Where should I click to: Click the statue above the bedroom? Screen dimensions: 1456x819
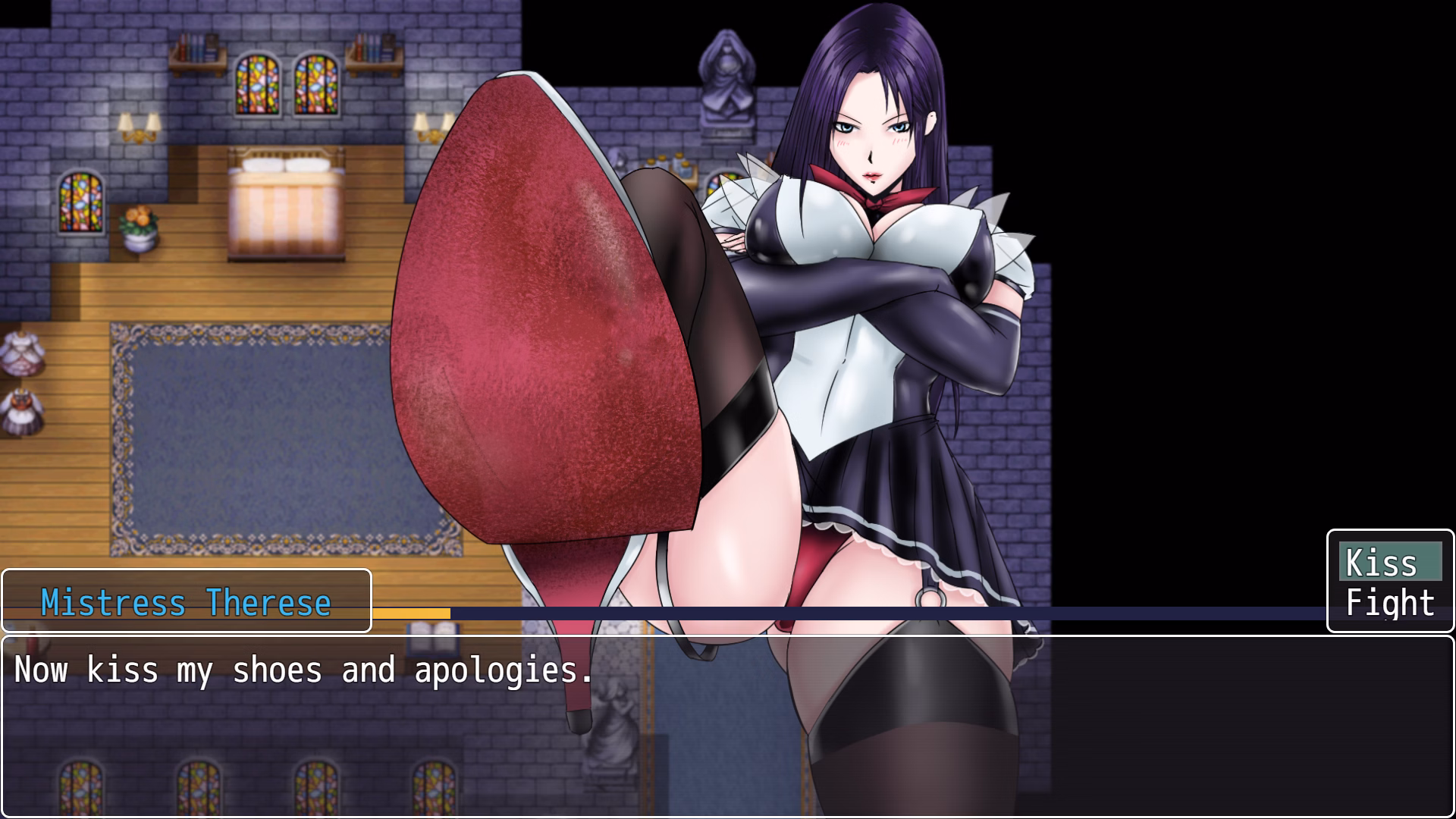click(724, 80)
